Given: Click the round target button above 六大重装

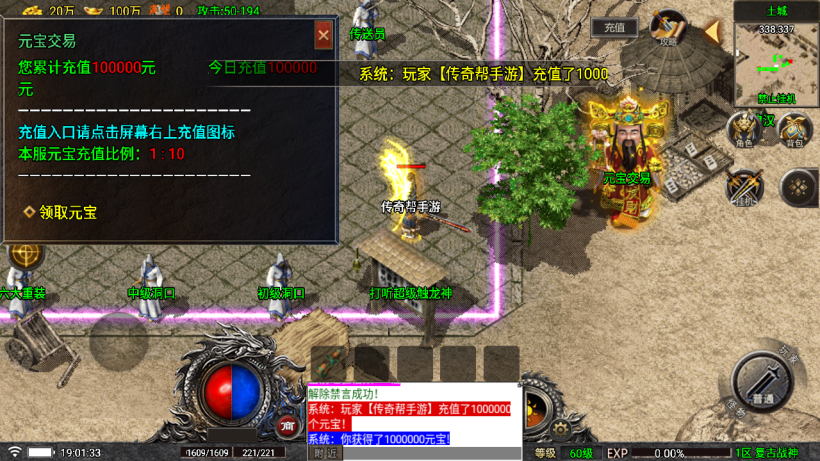Looking at the screenshot, I should (x=24, y=255).
